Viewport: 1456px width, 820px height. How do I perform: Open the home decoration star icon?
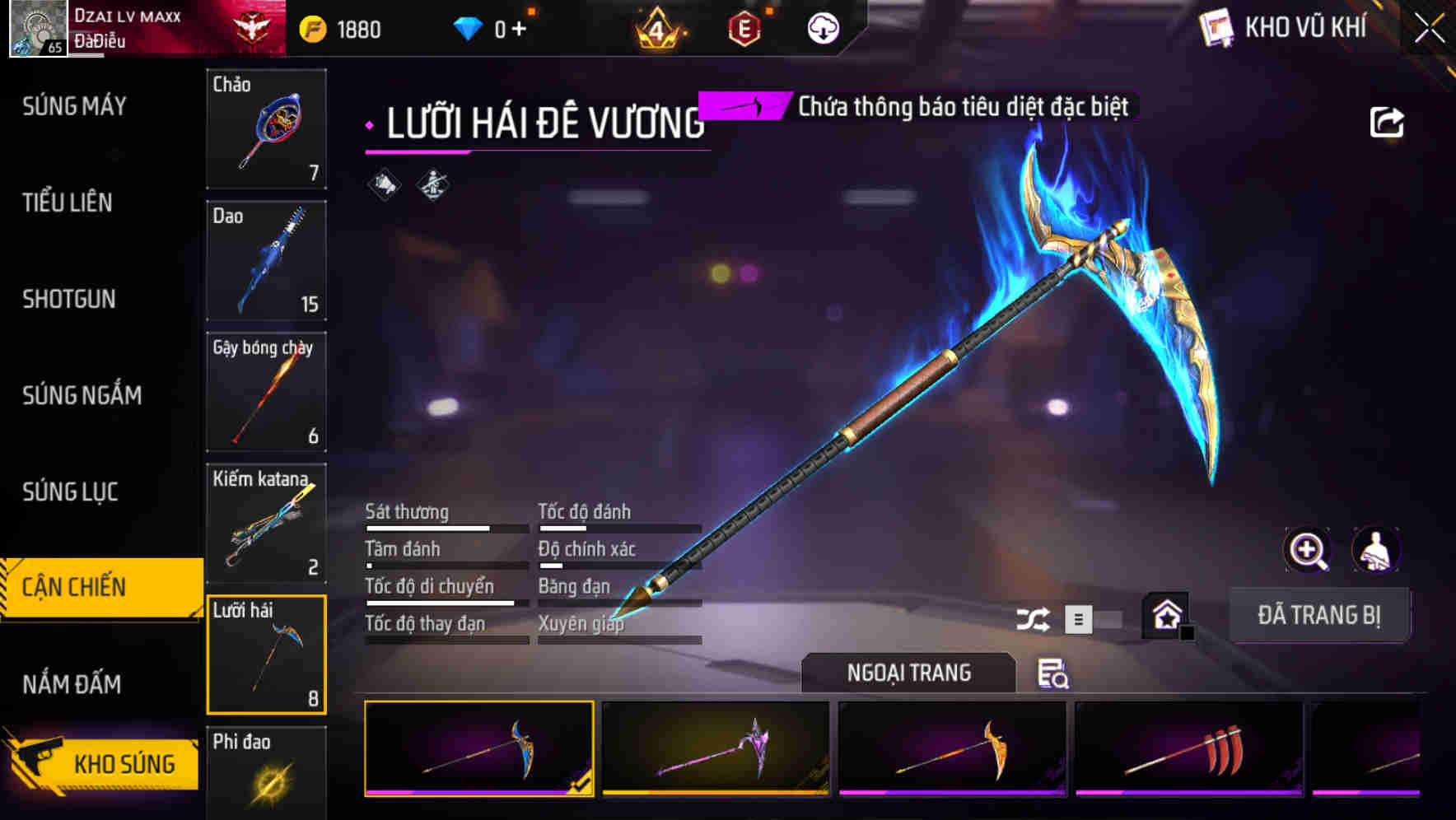click(1168, 616)
